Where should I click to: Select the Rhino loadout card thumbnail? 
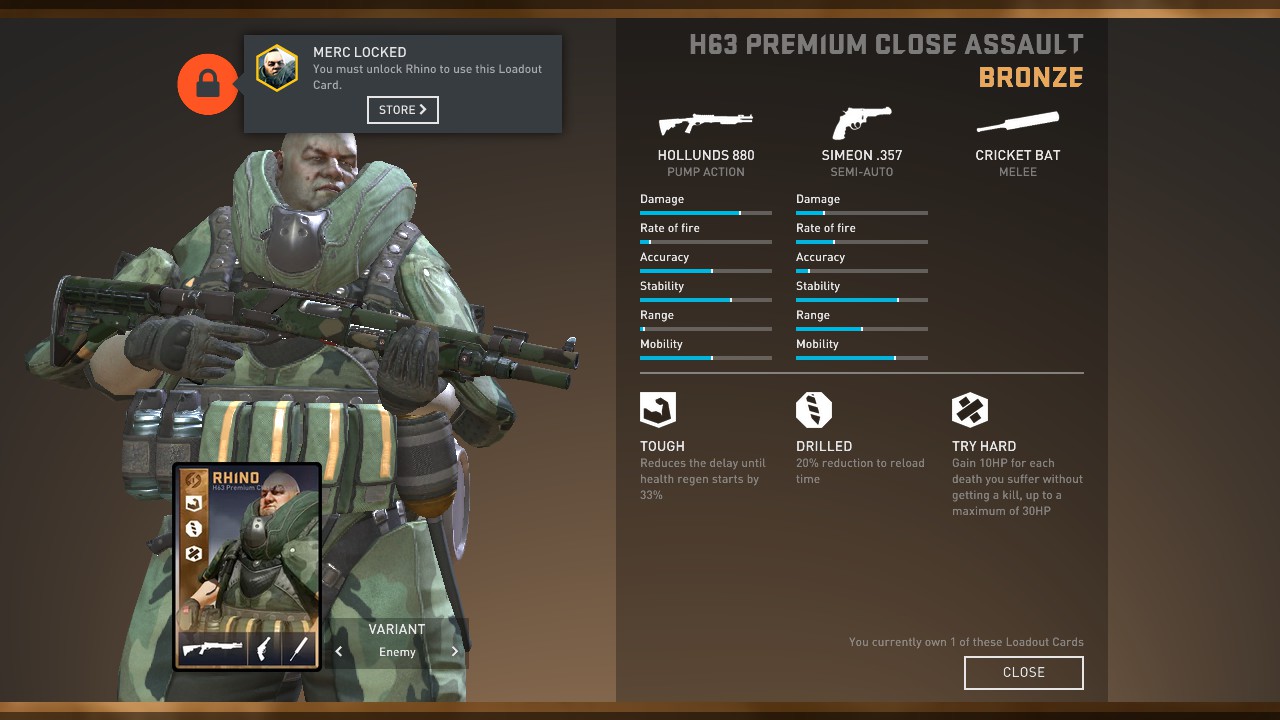(x=247, y=566)
